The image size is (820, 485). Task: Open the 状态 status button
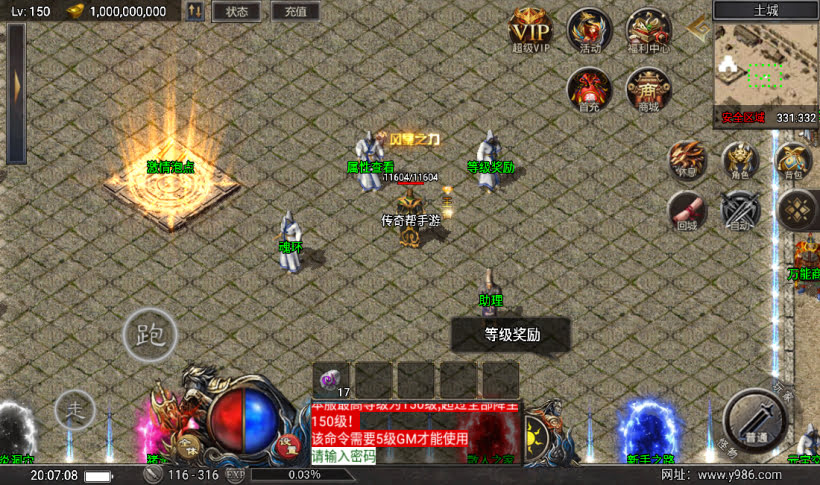[x=236, y=12]
